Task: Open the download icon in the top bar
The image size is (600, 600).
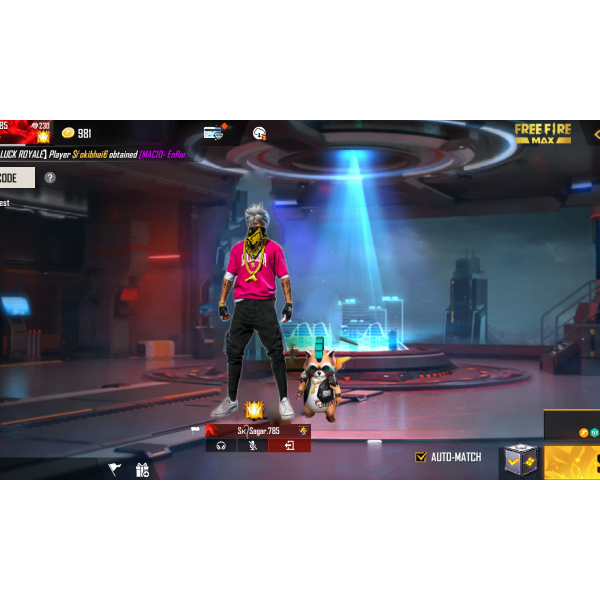Action: click(259, 133)
